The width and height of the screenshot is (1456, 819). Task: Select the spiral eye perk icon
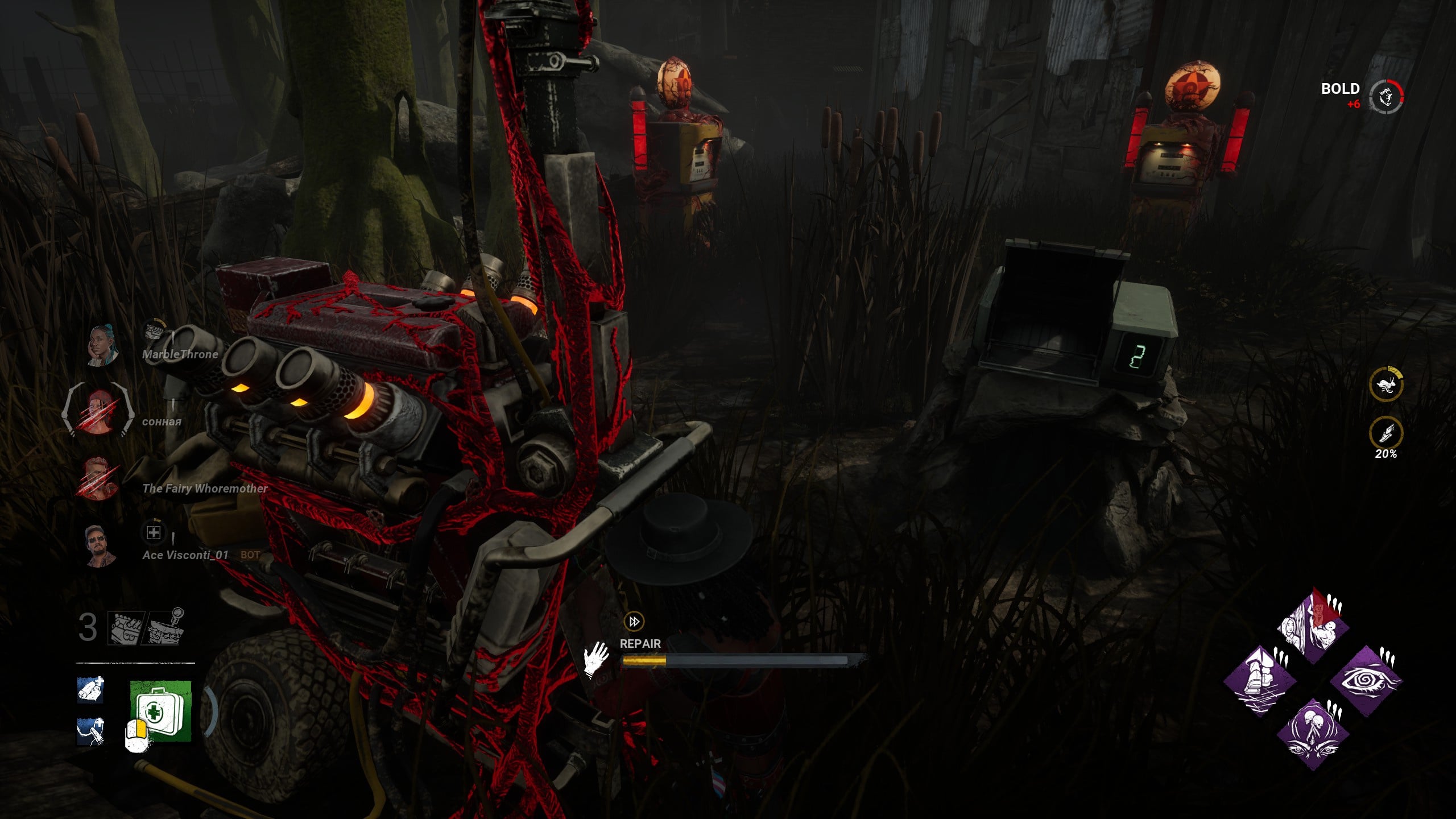pyautogui.click(x=1367, y=681)
